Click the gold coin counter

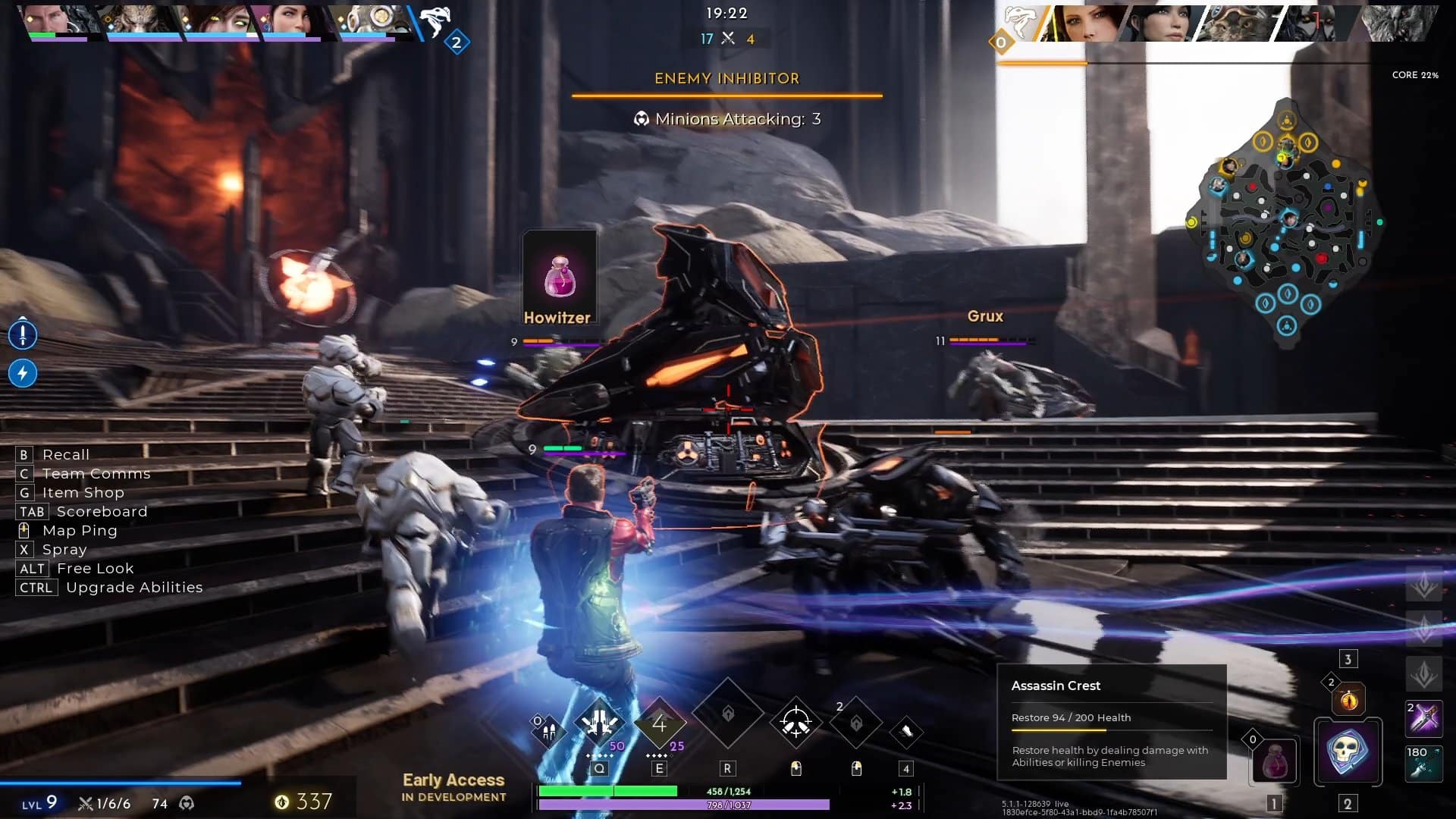pos(304,802)
